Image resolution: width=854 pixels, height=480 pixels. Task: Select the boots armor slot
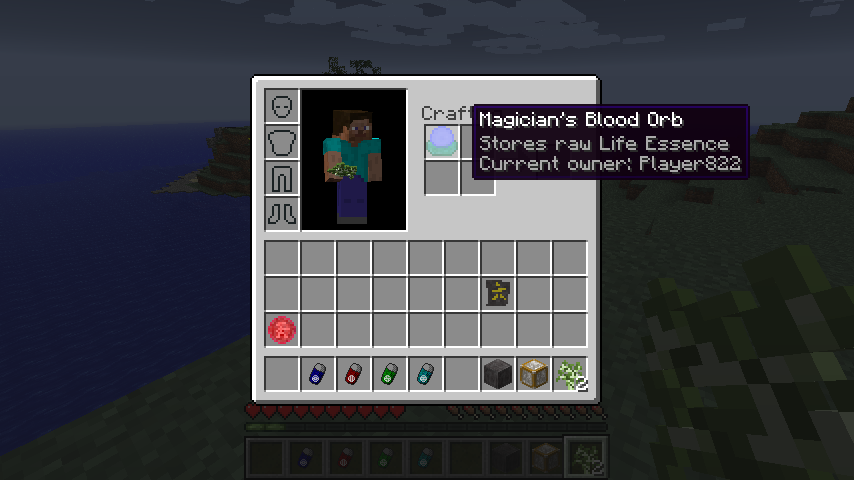pyautogui.click(x=282, y=213)
